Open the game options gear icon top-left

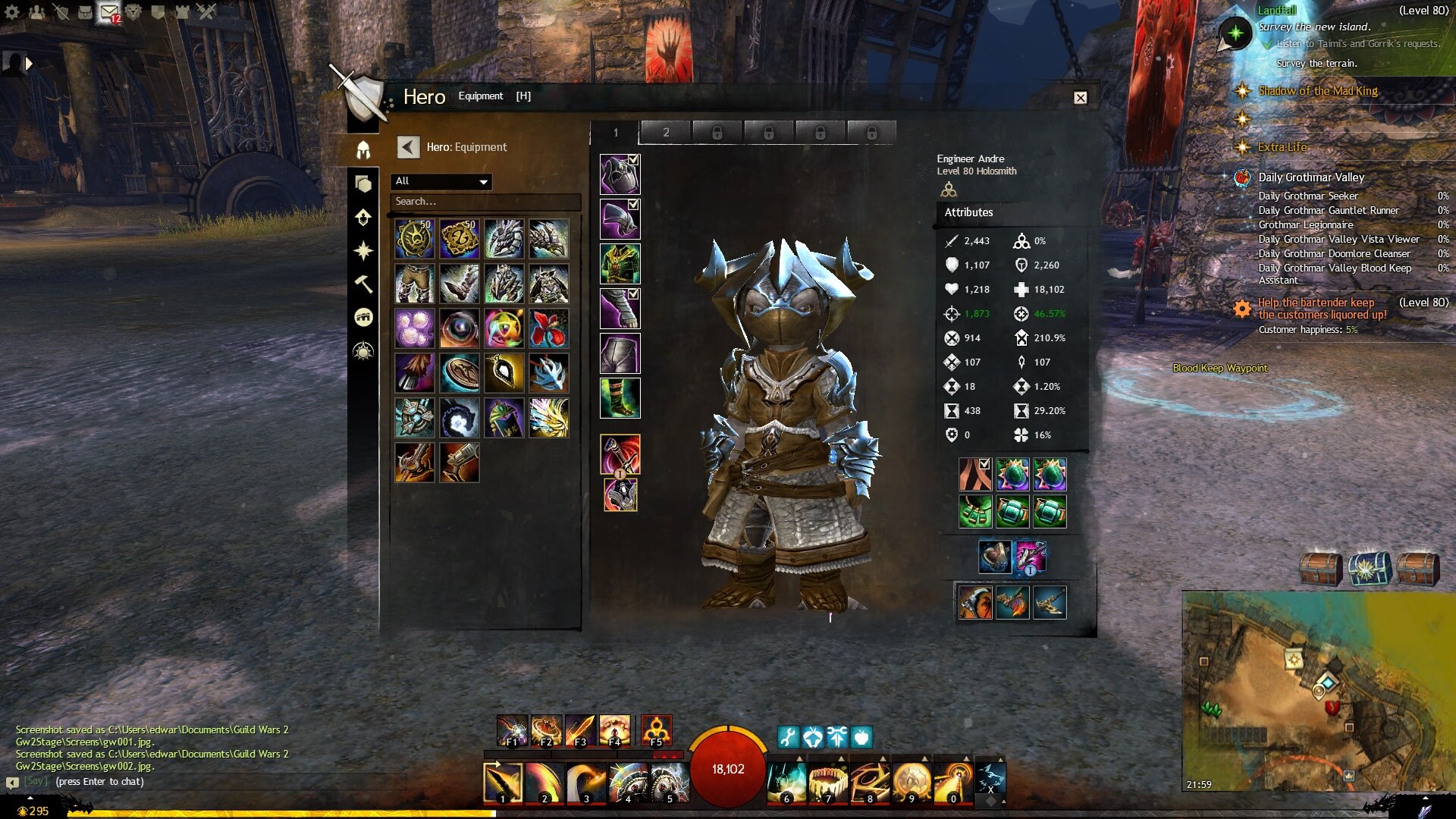tap(12, 11)
